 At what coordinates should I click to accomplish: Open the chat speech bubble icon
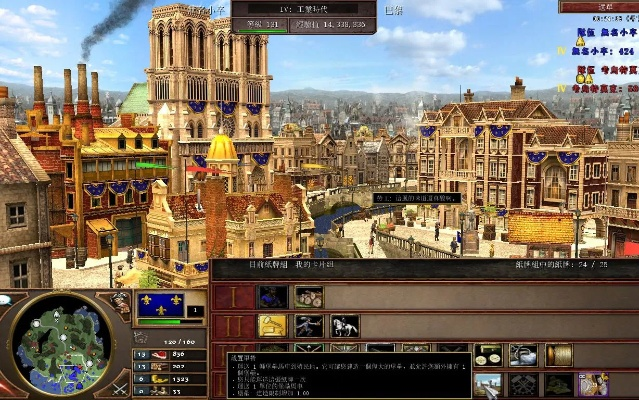pyautogui.click(x=7, y=299)
